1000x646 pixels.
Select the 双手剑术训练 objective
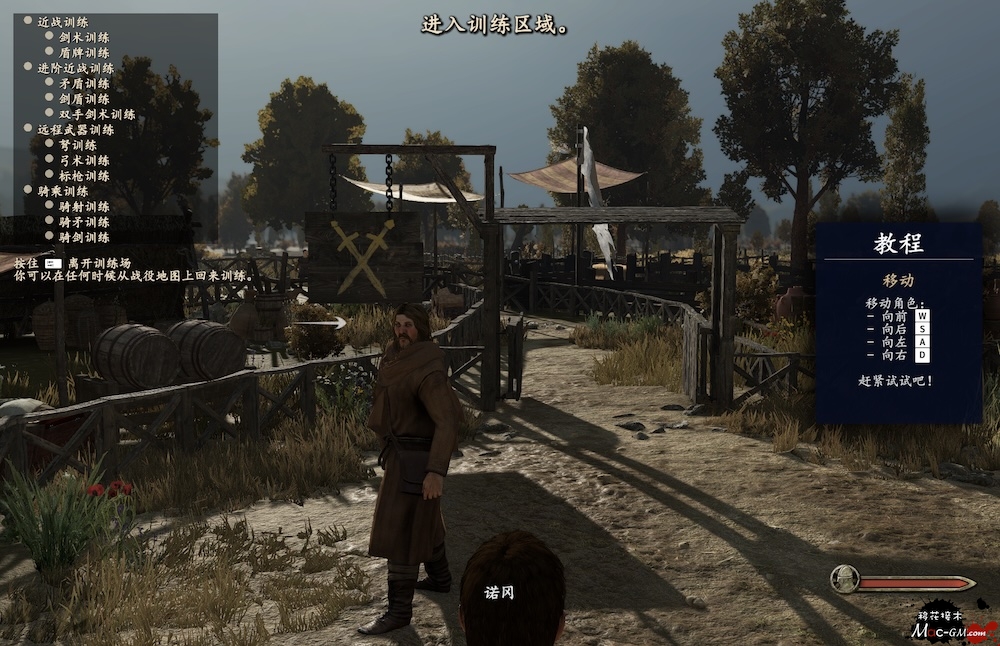96,115
